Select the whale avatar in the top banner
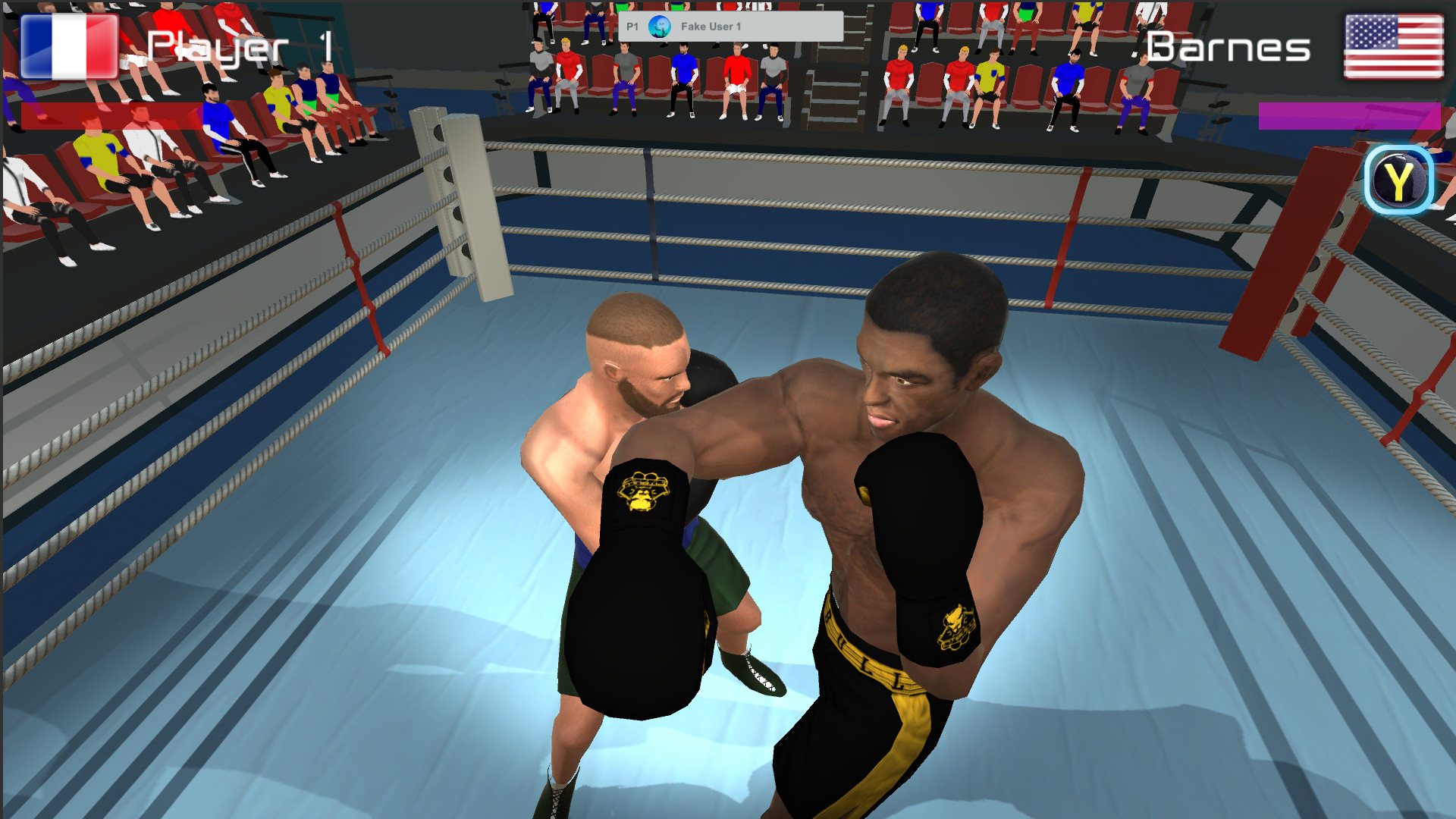Viewport: 1456px width, 819px height. pyautogui.click(x=659, y=25)
